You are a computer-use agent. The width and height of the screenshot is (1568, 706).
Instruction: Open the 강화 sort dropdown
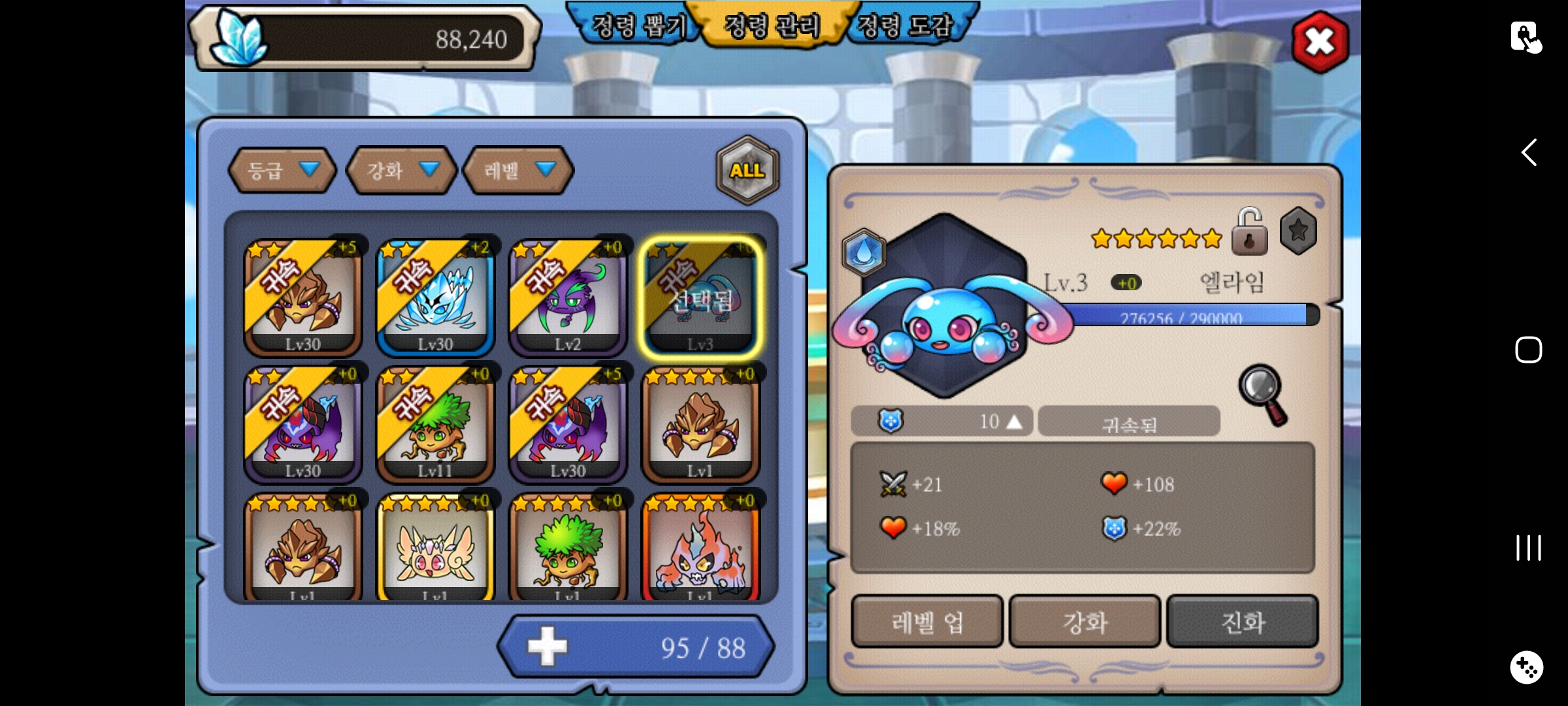(401, 171)
